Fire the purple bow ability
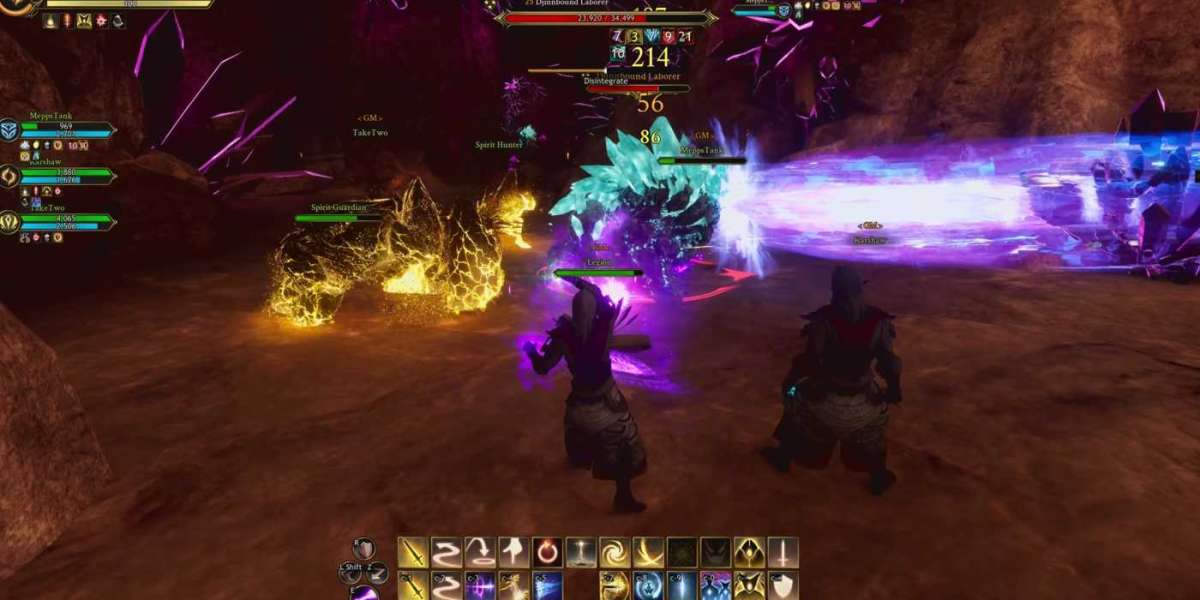This screenshot has height=600, width=1200. 480,585
